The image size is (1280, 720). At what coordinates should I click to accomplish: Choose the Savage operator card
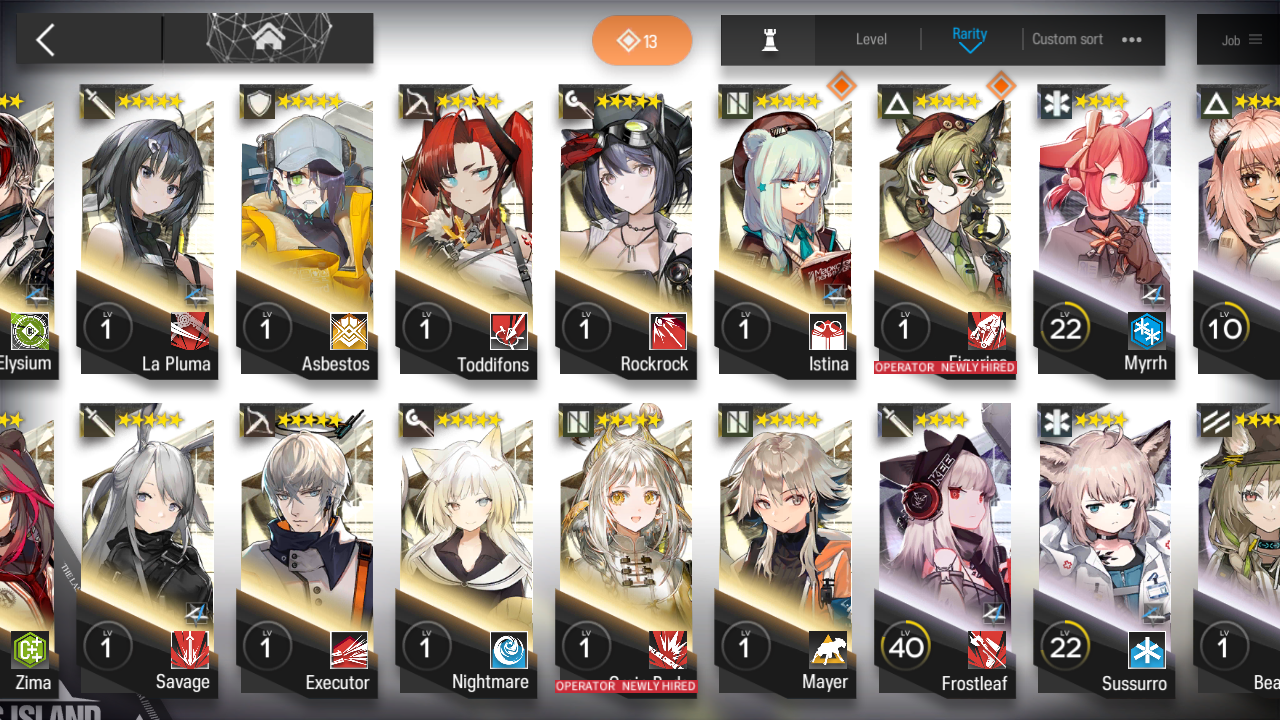(148, 550)
